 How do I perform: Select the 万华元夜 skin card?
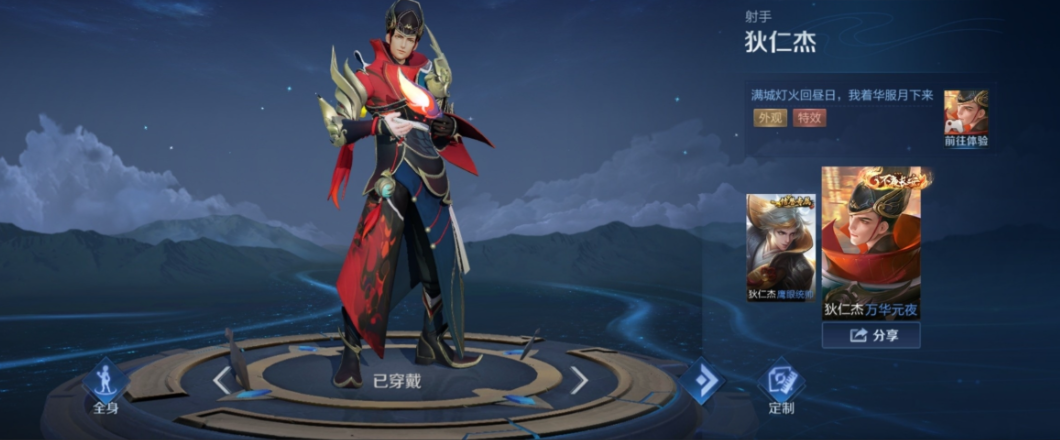coord(871,243)
